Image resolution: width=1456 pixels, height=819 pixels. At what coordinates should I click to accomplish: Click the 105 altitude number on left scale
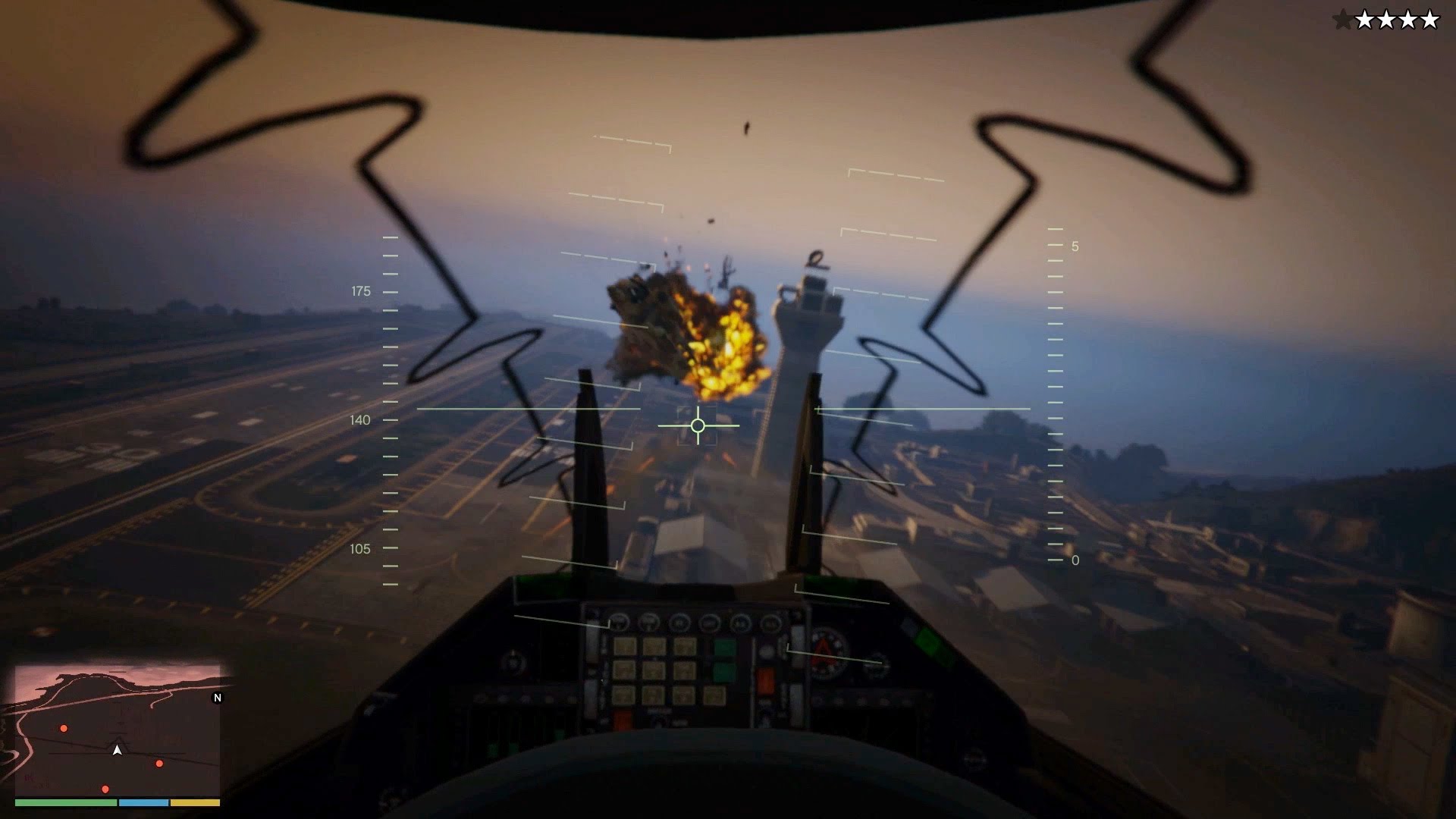(362, 549)
